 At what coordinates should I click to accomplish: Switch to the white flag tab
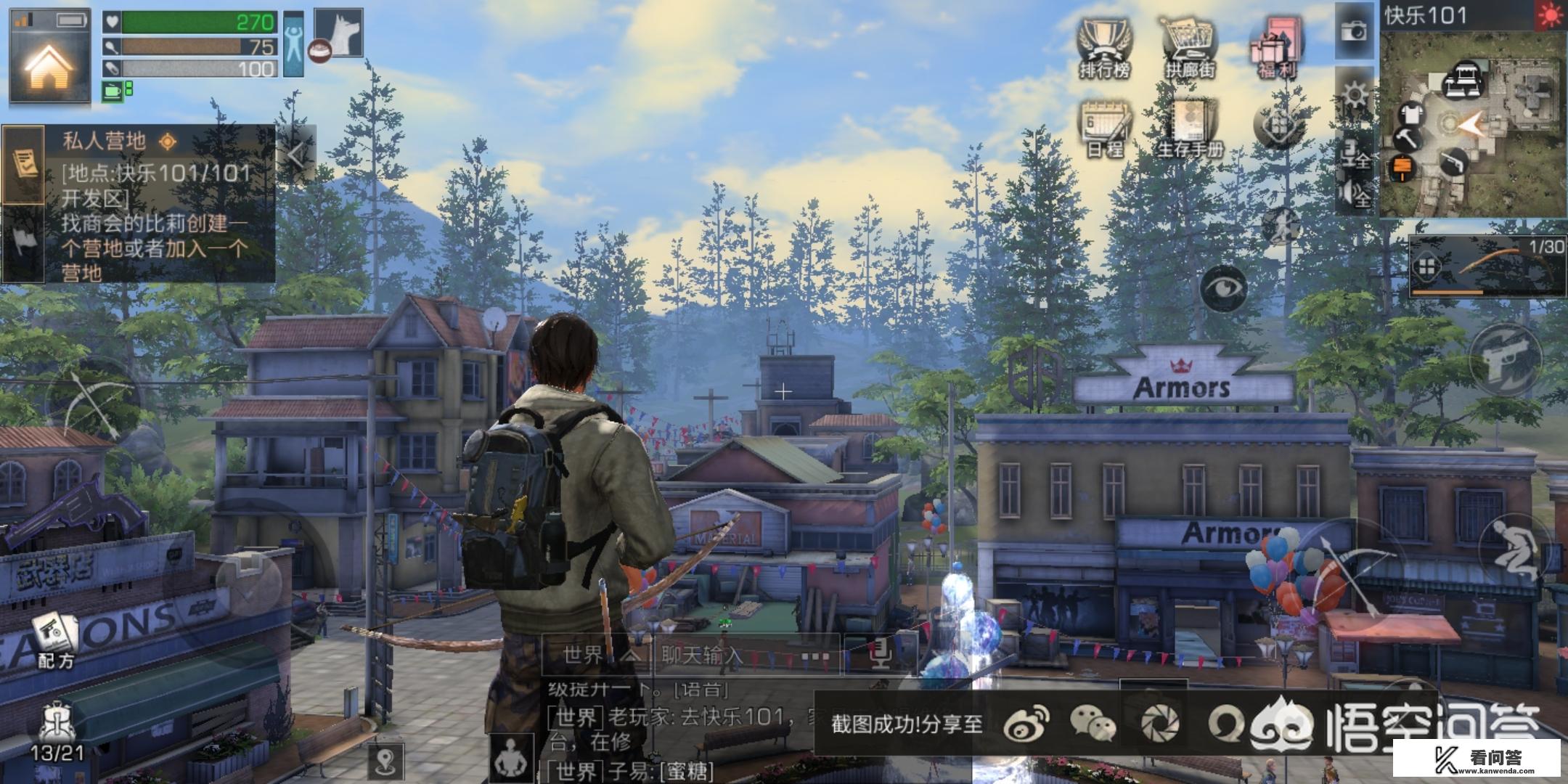click(x=24, y=241)
